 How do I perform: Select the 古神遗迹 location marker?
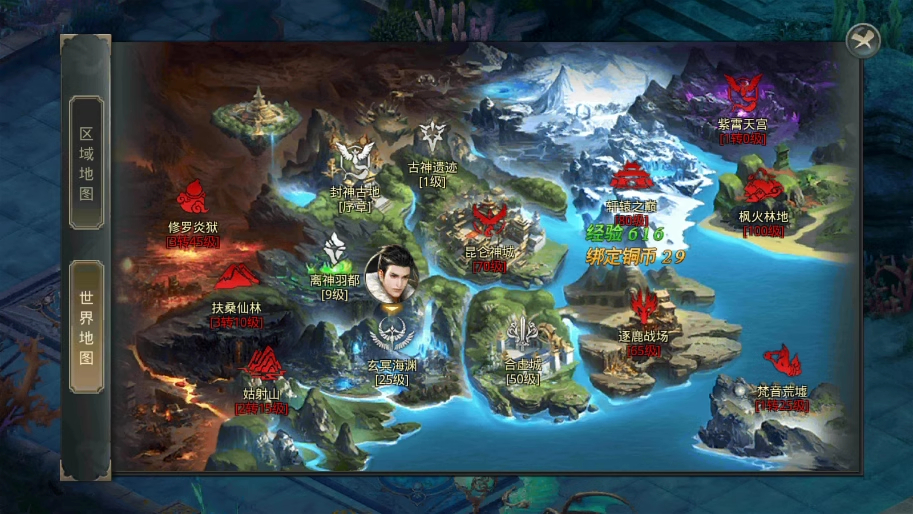click(432, 138)
